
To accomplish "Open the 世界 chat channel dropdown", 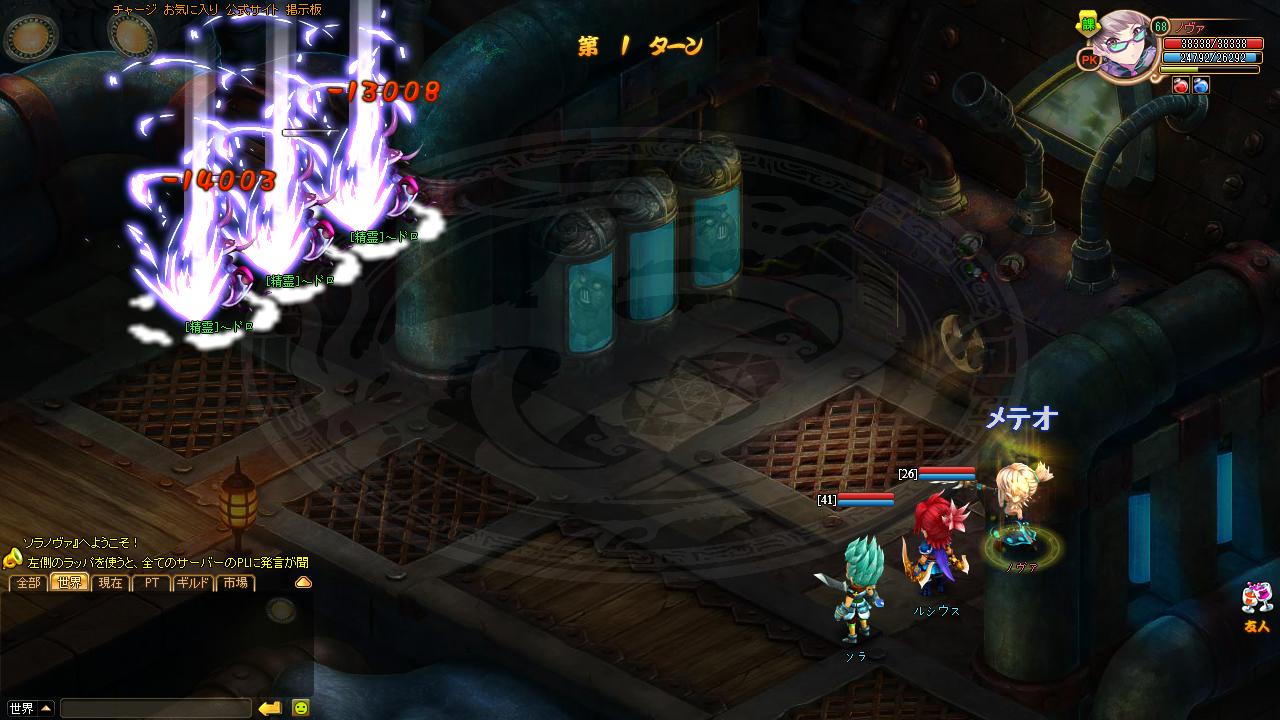I will [29, 708].
